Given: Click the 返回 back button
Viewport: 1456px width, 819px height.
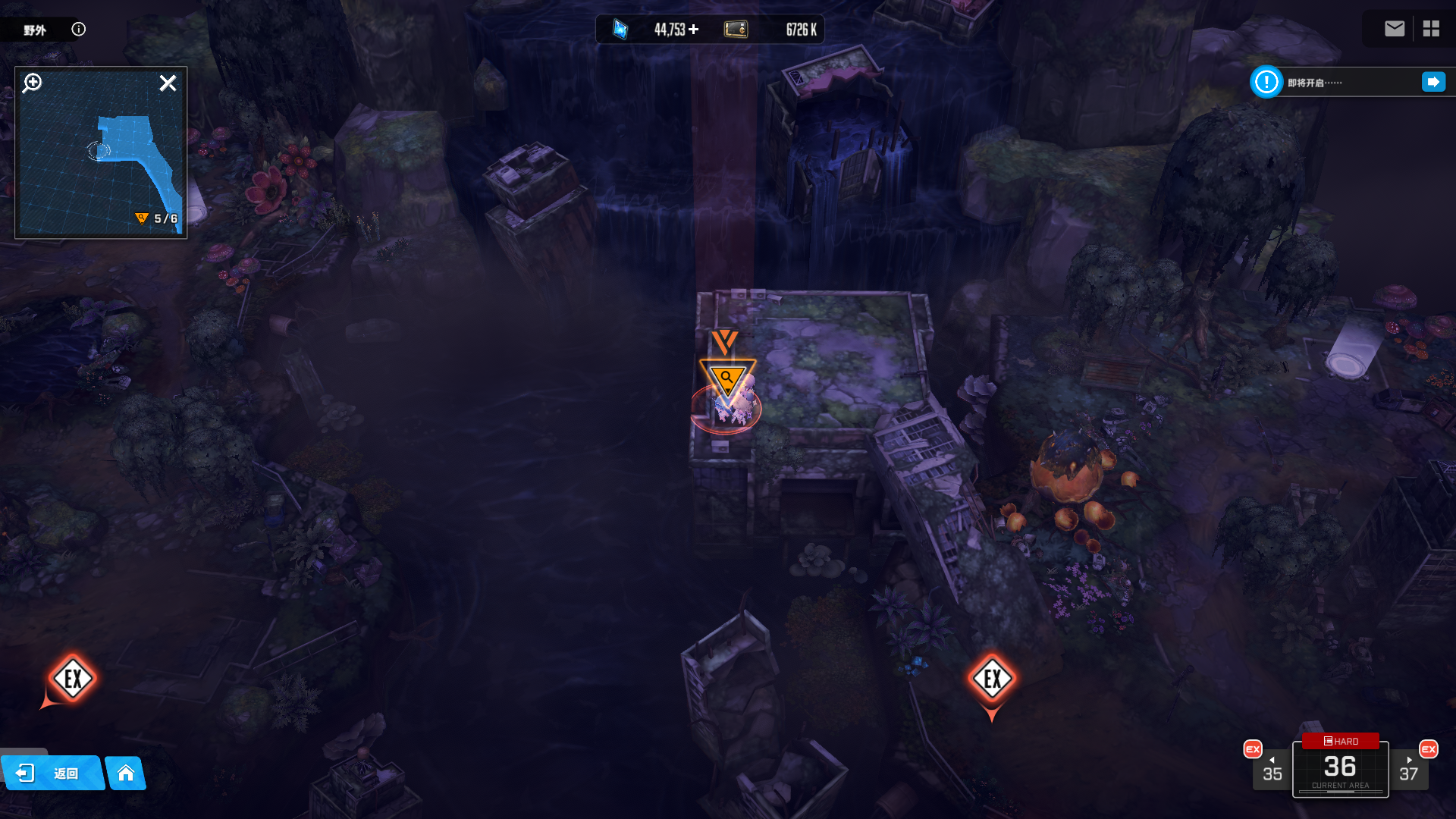Looking at the screenshot, I should tap(52, 773).
